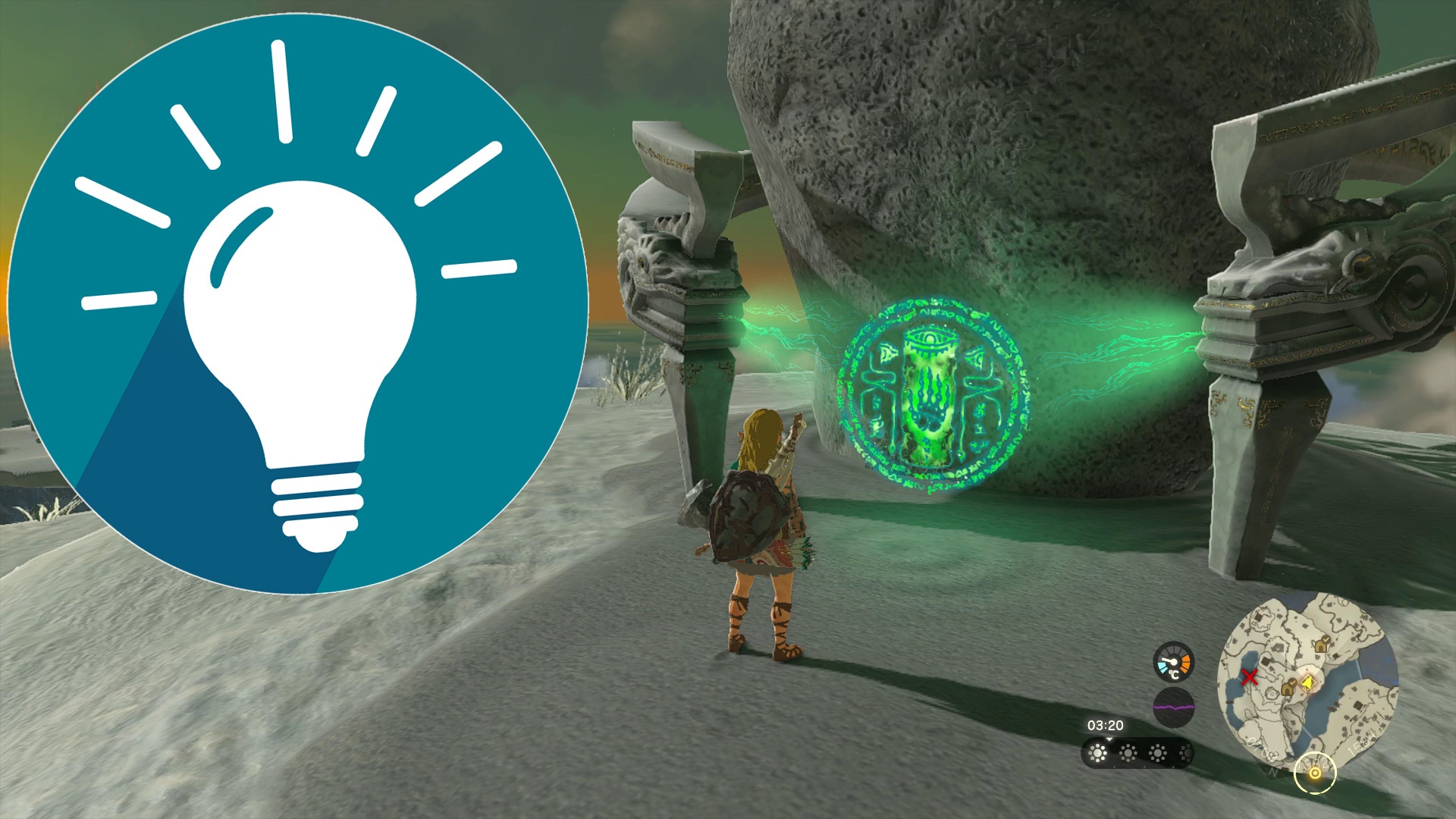Open the minimap compass area

click(1272, 773)
